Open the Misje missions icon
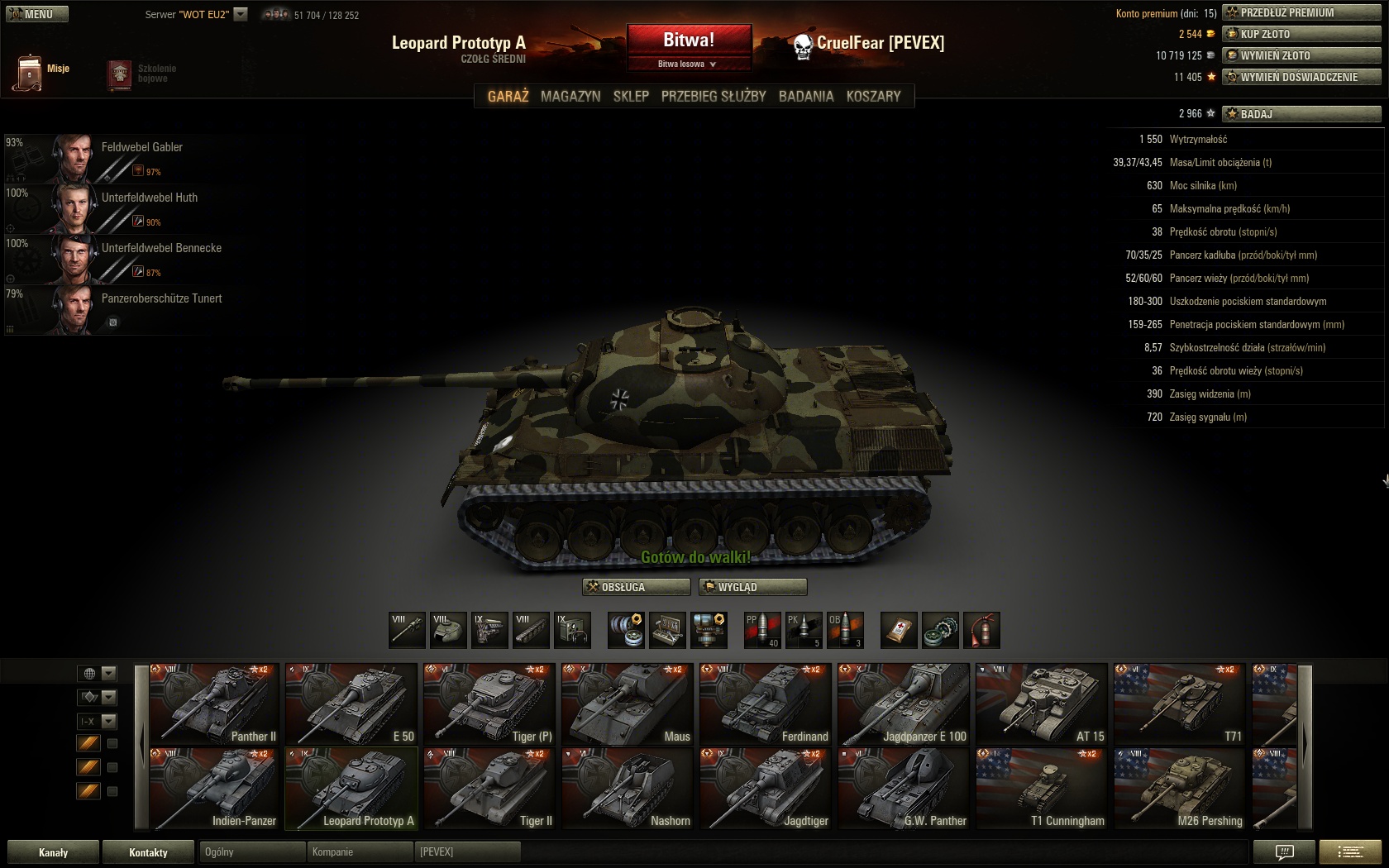The width and height of the screenshot is (1389, 868). tap(30, 73)
